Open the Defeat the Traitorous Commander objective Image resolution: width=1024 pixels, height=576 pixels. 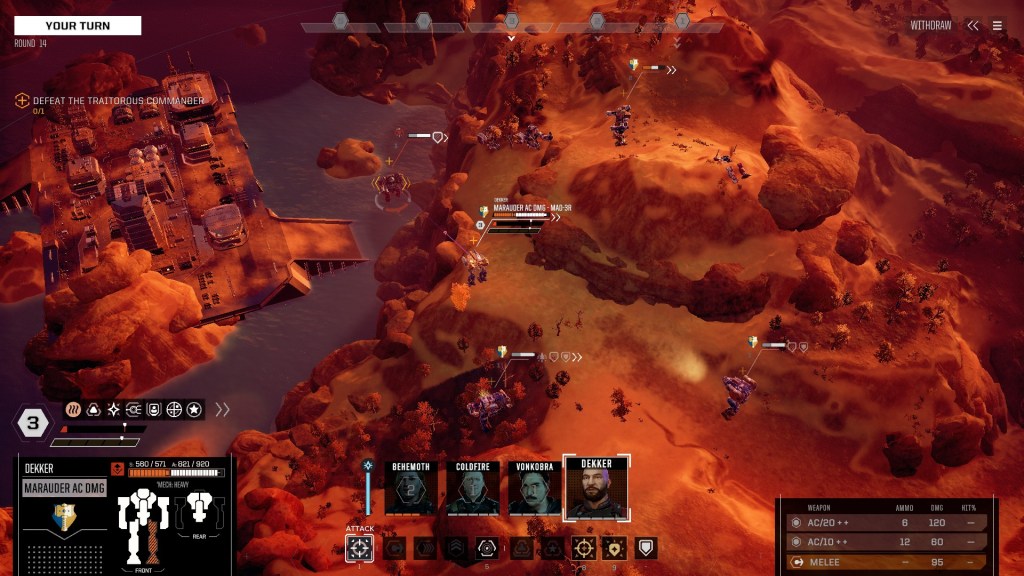(118, 101)
